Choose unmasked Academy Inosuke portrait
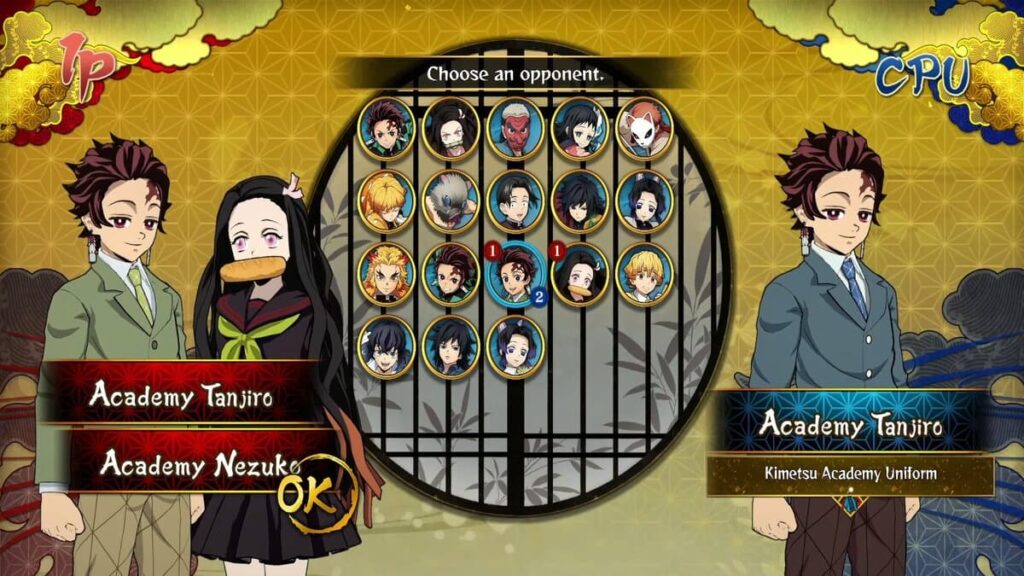The width and height of the screenshot is (1024, 576). (386, 346)
